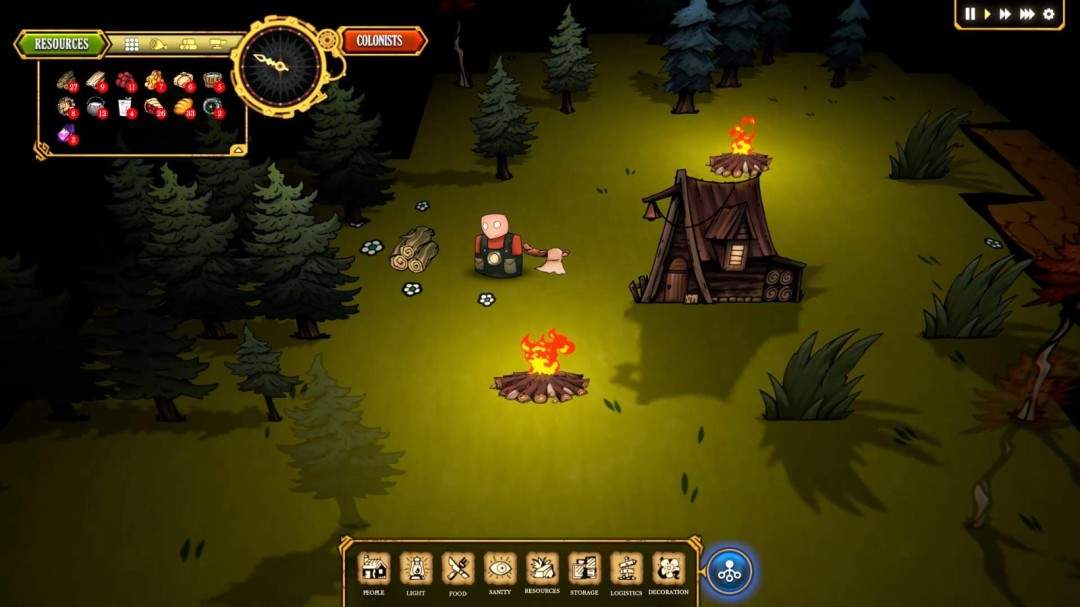Show all resources with the grid filter

click(131, 44)
